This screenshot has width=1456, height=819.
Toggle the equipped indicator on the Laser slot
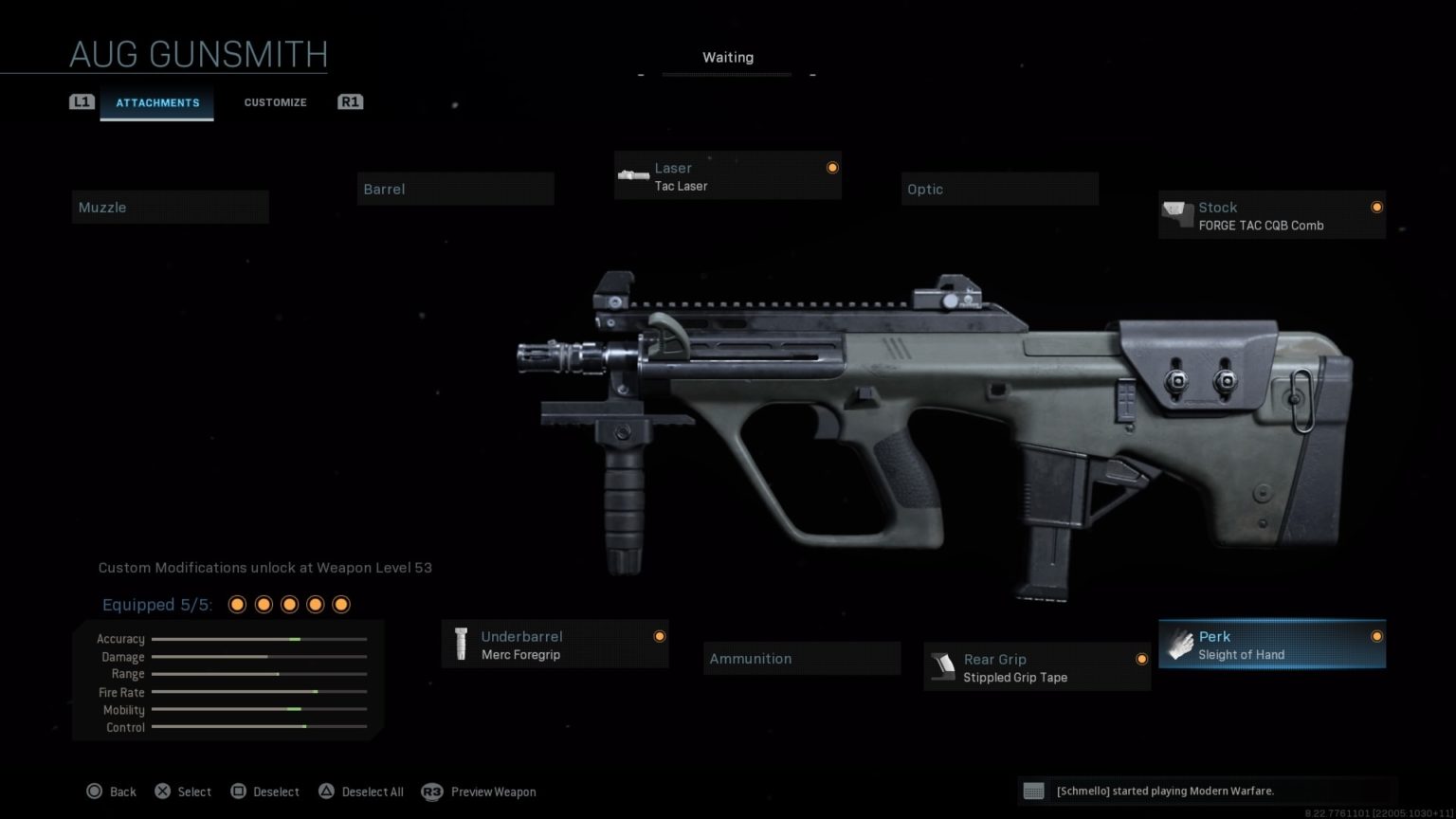point(832,165)
